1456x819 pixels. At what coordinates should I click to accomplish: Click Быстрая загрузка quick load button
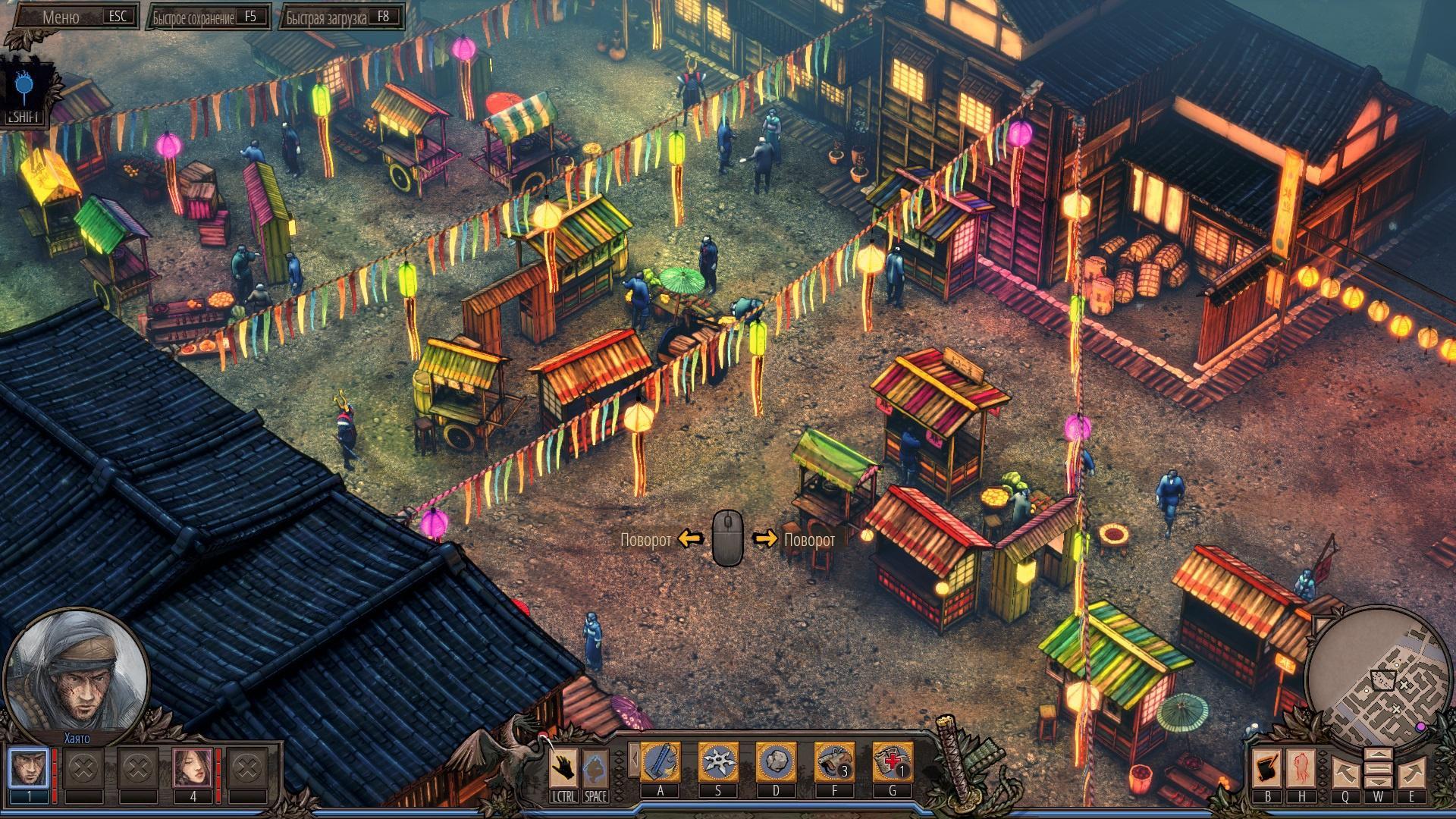[x=342, y=17]
